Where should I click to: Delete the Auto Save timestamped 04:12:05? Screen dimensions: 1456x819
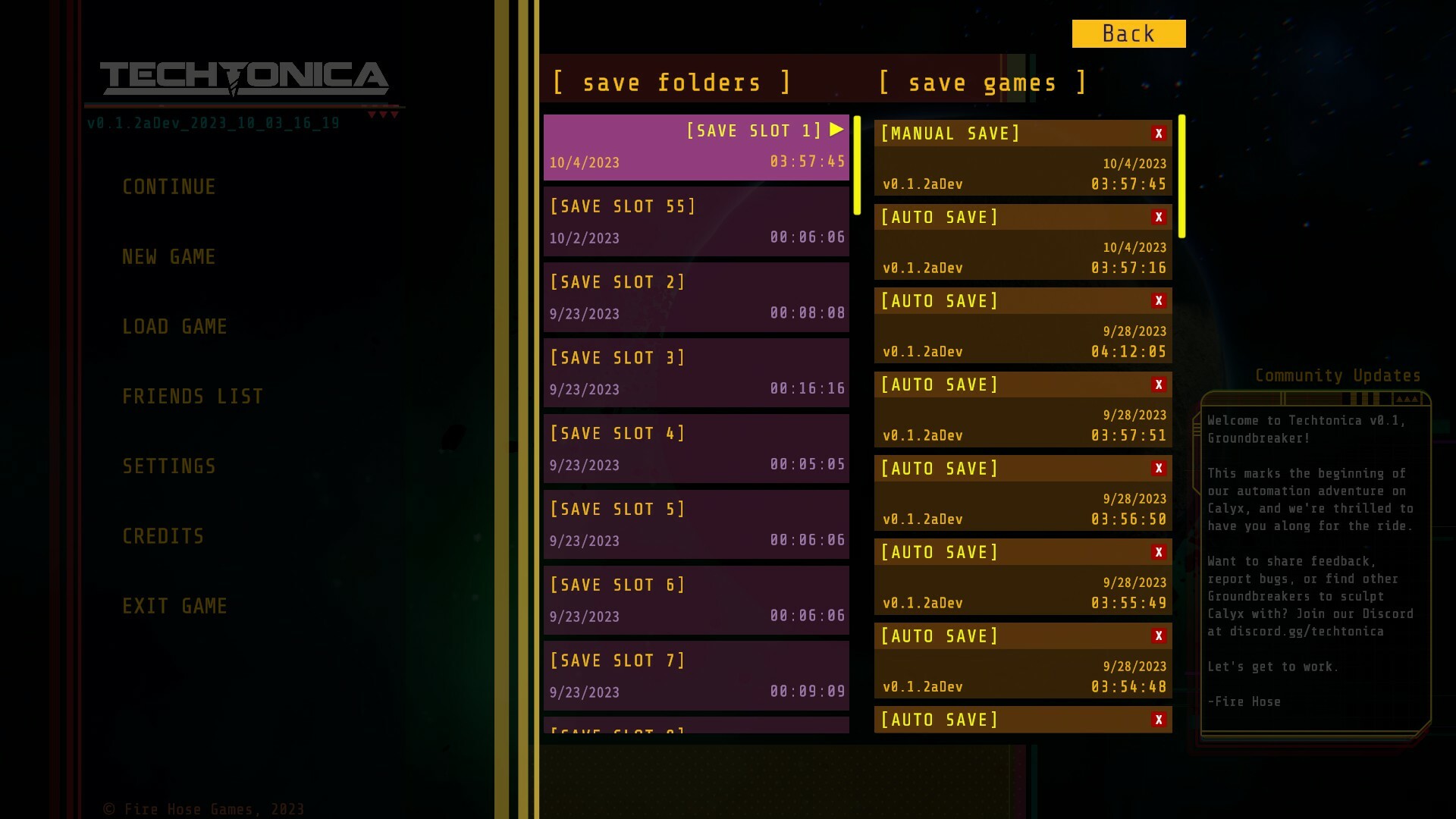[x=1159, y=300]
